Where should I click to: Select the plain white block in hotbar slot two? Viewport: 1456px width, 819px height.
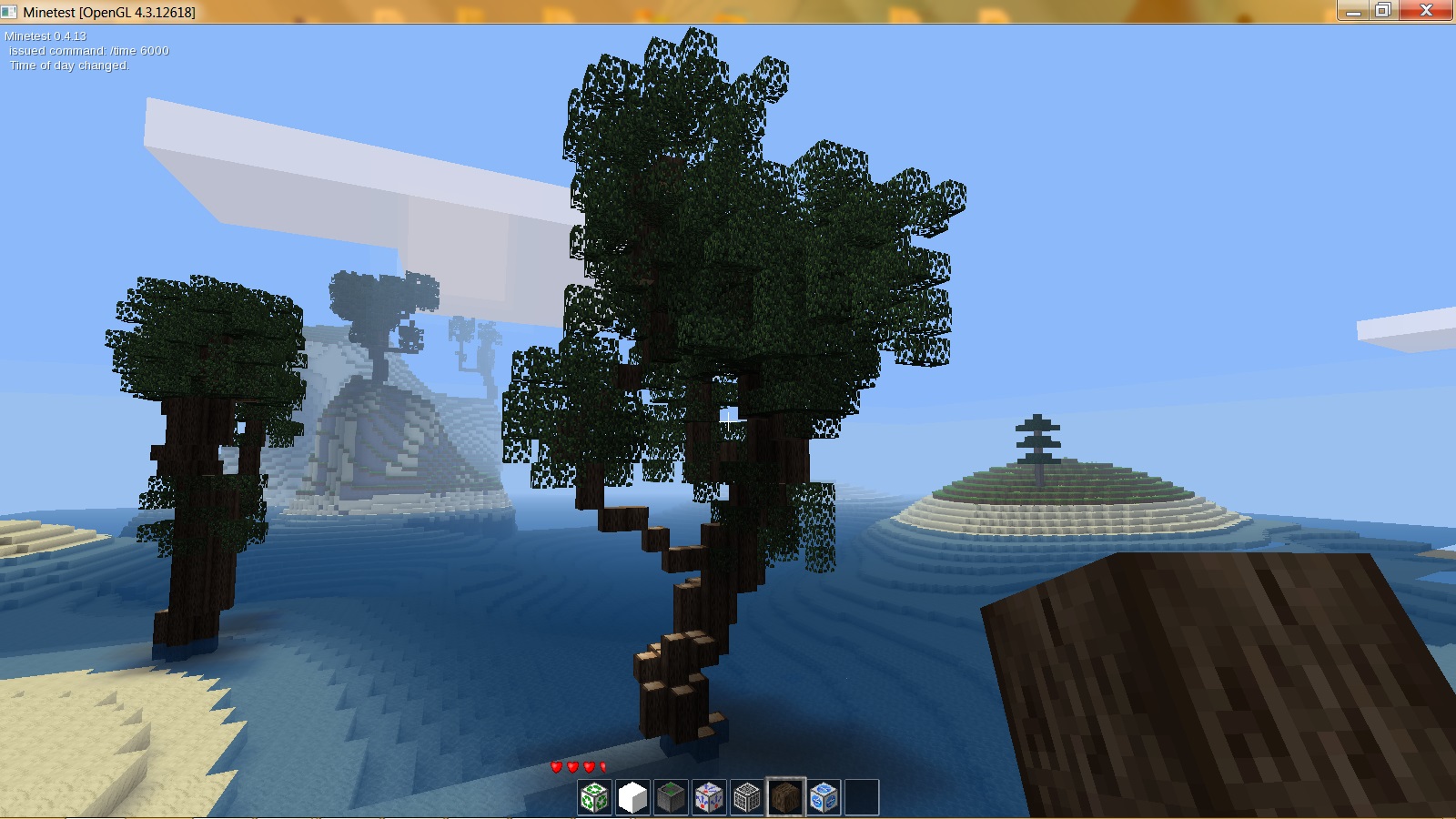tap(634, 794)
